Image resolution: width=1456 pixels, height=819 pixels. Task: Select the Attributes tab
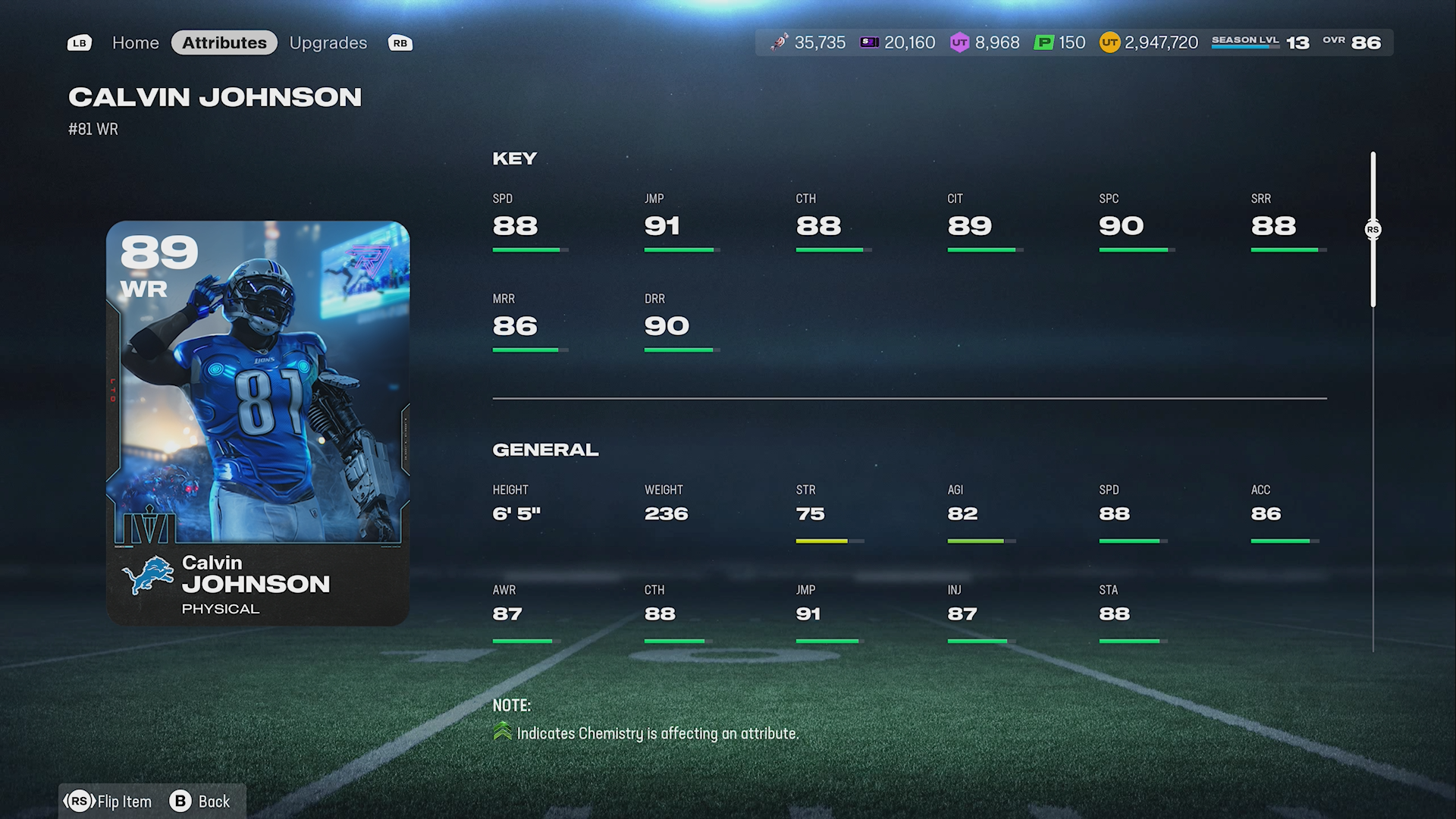tap(224, 43)
